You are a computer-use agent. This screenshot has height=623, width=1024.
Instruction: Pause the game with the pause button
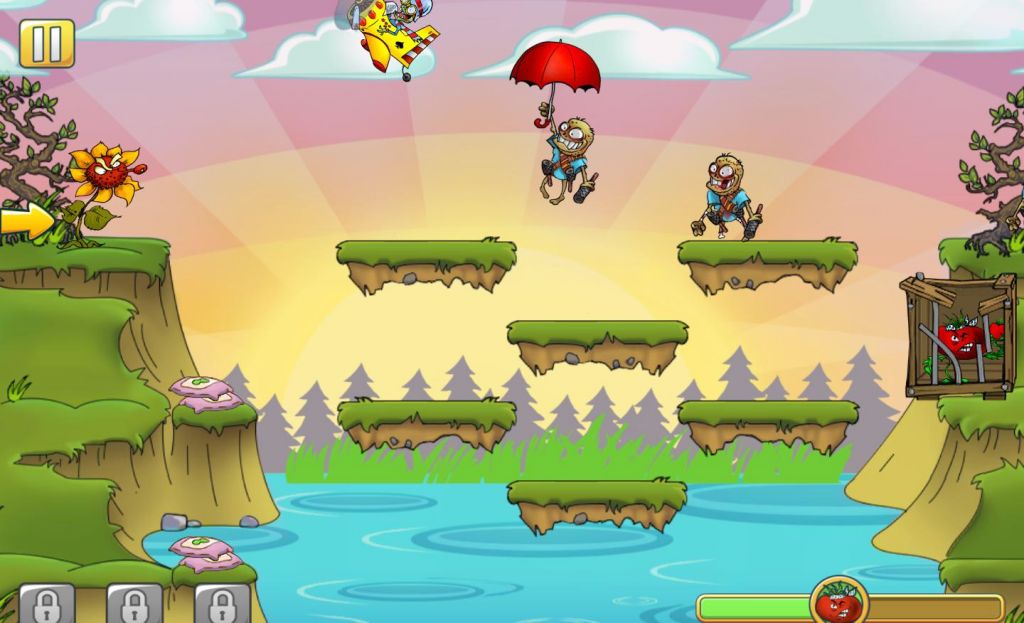(47, 44)
